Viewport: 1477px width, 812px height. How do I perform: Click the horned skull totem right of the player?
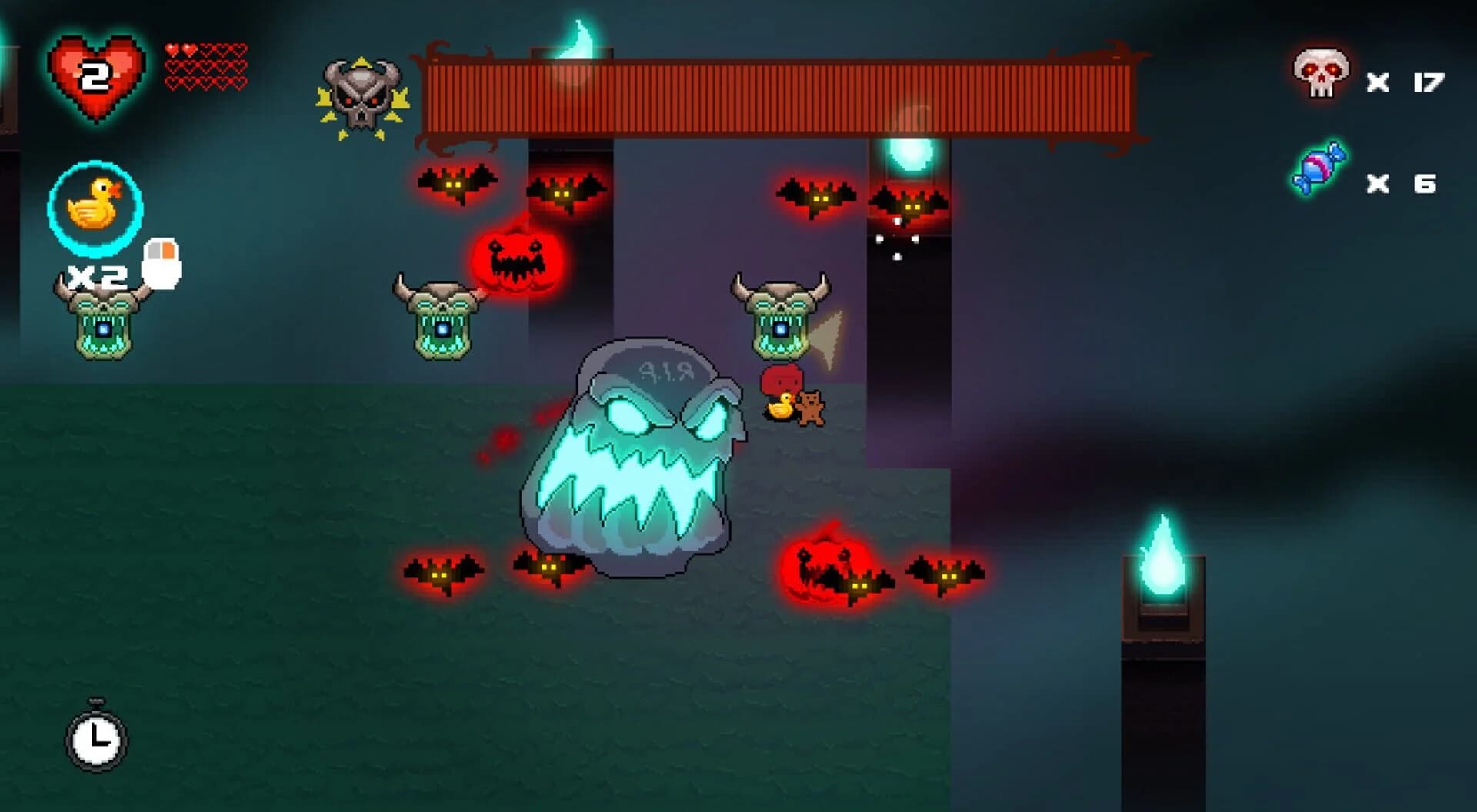(779, 319)
